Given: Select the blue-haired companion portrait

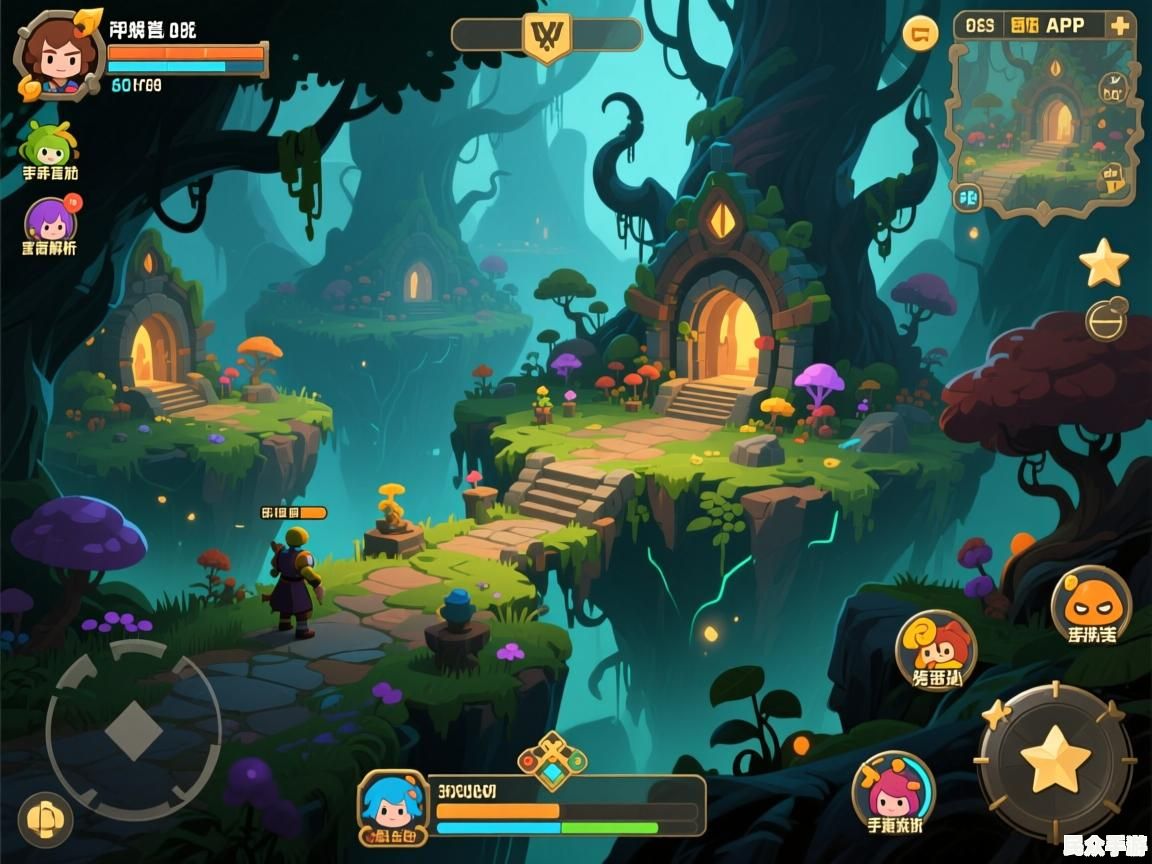Looking at the screenshot, I should point(392,803).
